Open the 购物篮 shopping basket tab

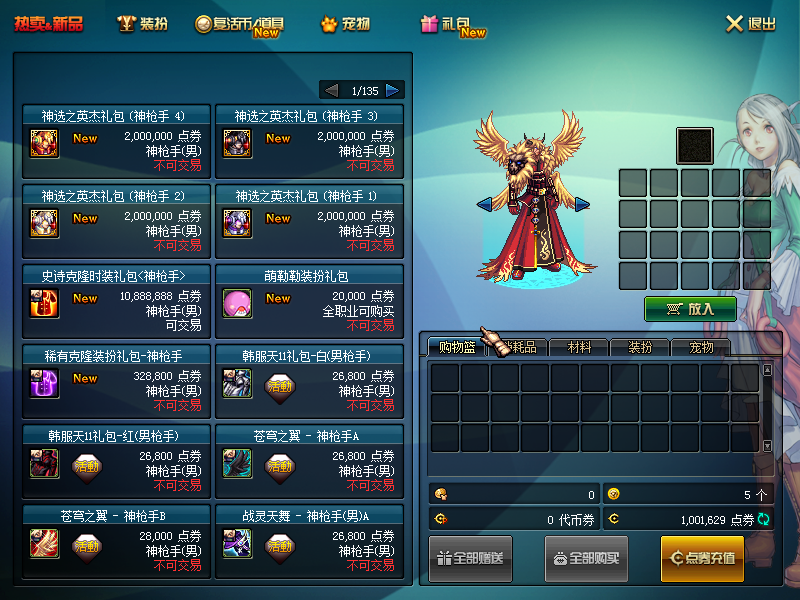(x=457, y=348)
